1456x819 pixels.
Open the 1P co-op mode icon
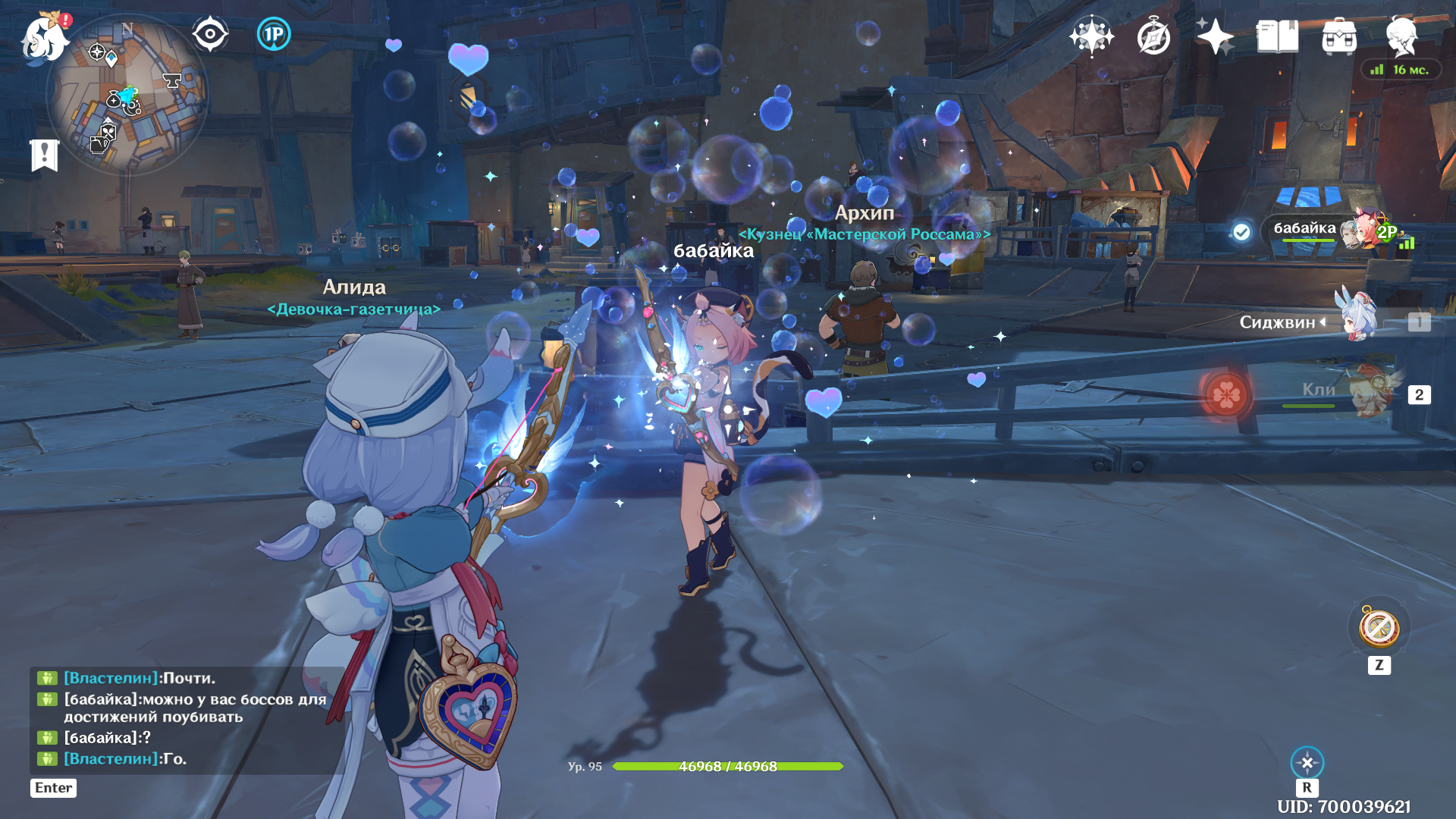[x=274, y=34]
